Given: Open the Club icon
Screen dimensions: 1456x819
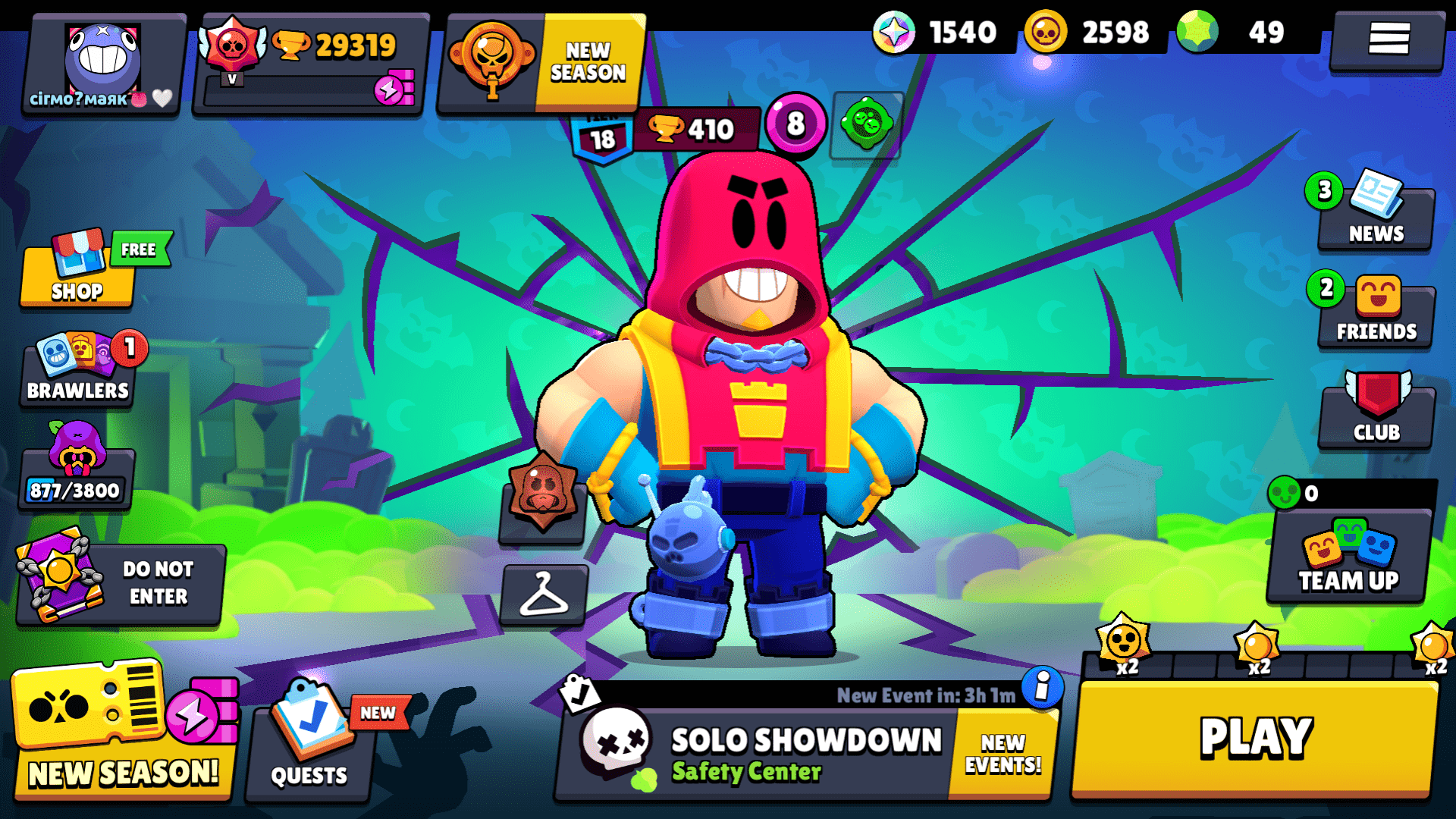Looking at the screenshot, I should (1375, 409).
